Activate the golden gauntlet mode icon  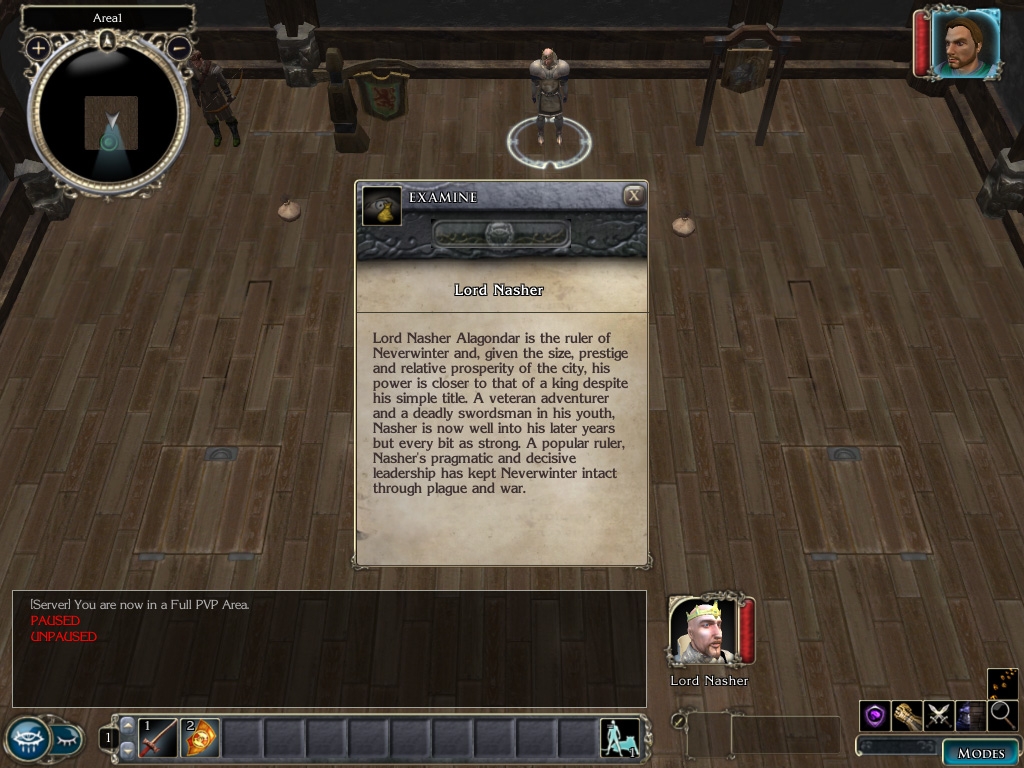(907, 715)
